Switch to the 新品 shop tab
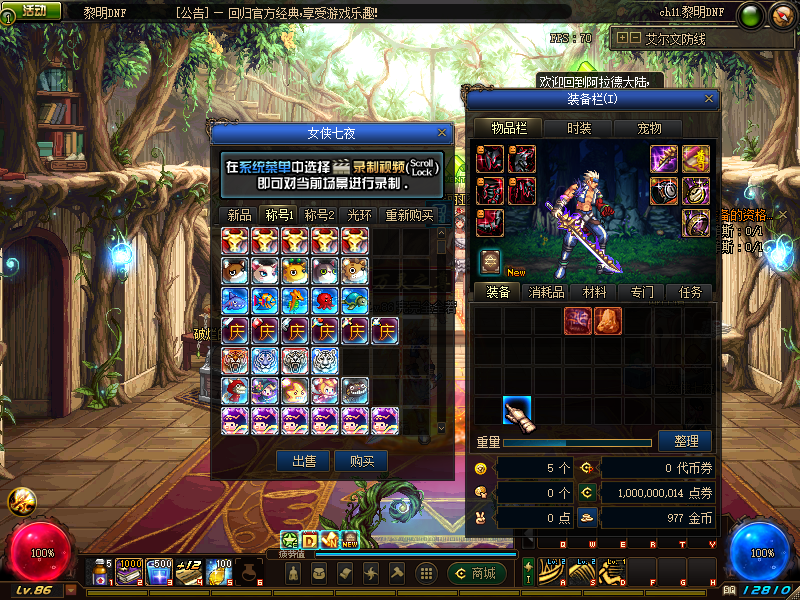The image size is (800, 600). click(x=239, y=215)
